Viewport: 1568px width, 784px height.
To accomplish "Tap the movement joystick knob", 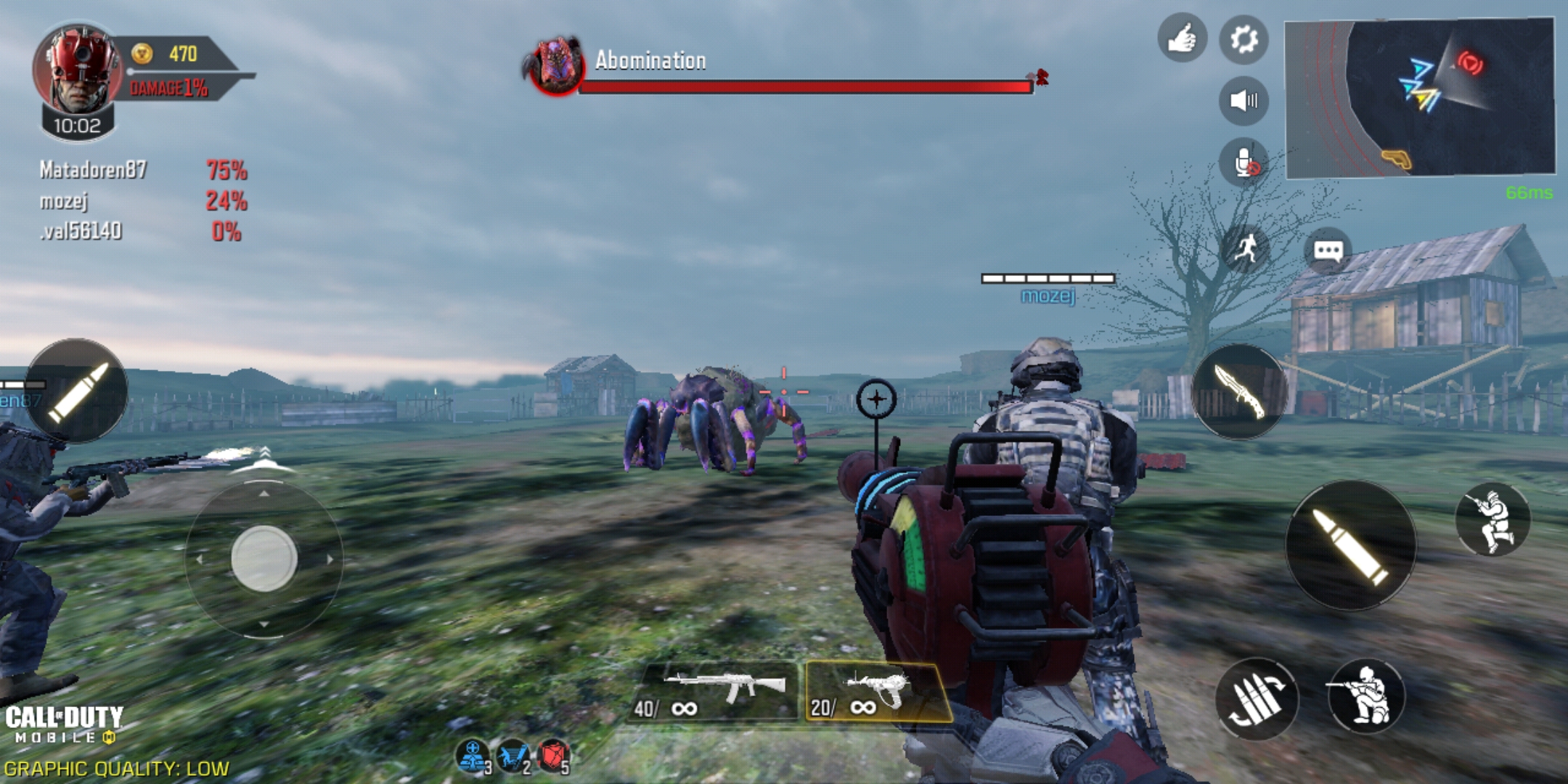I will (x=264, y=558).
